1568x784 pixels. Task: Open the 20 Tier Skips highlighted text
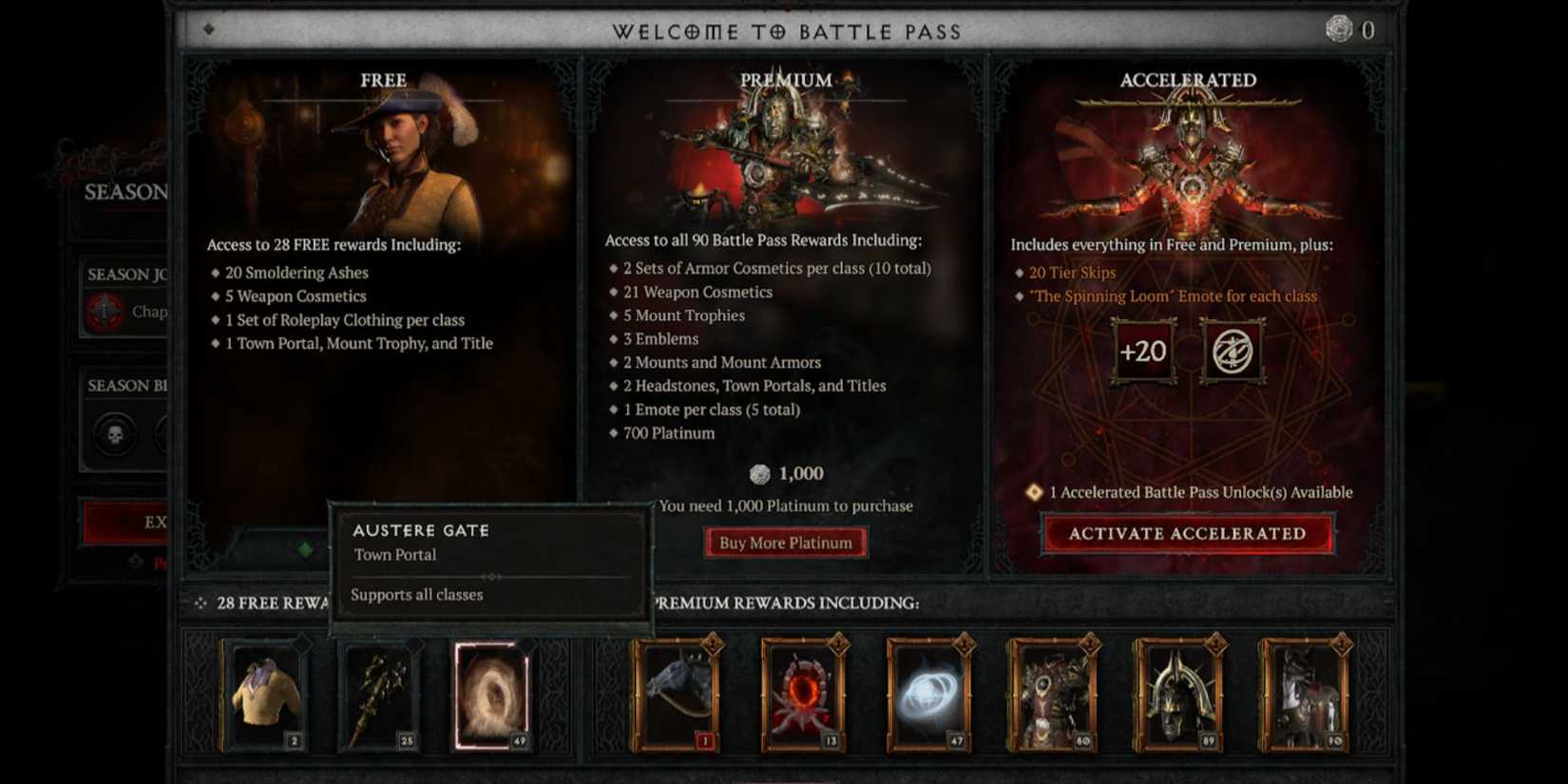click(1072, 272)
